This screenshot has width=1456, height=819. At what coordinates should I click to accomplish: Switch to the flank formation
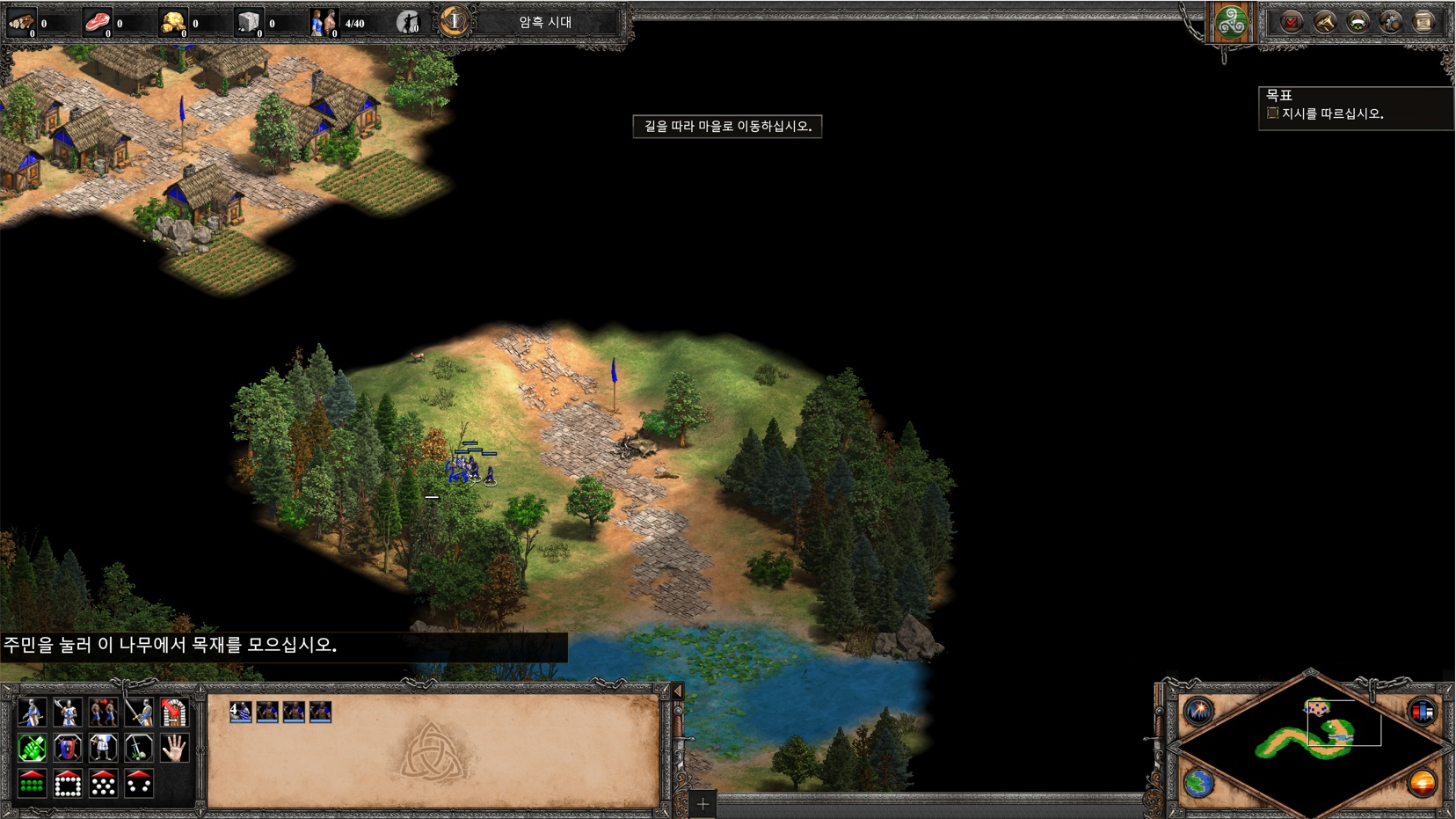click(x=139, y=784)
